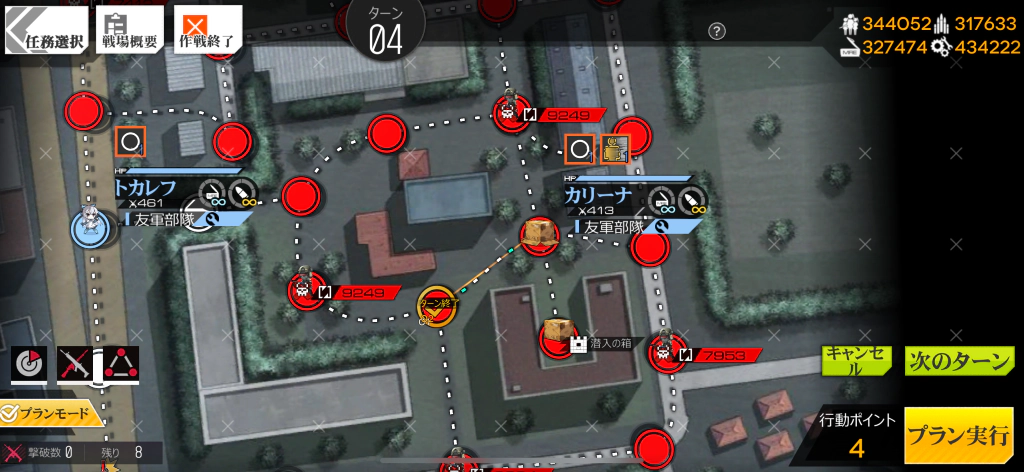The image size is (1024, 472).
Task: Click the crossed rifles icon
Action: (75, 364)
